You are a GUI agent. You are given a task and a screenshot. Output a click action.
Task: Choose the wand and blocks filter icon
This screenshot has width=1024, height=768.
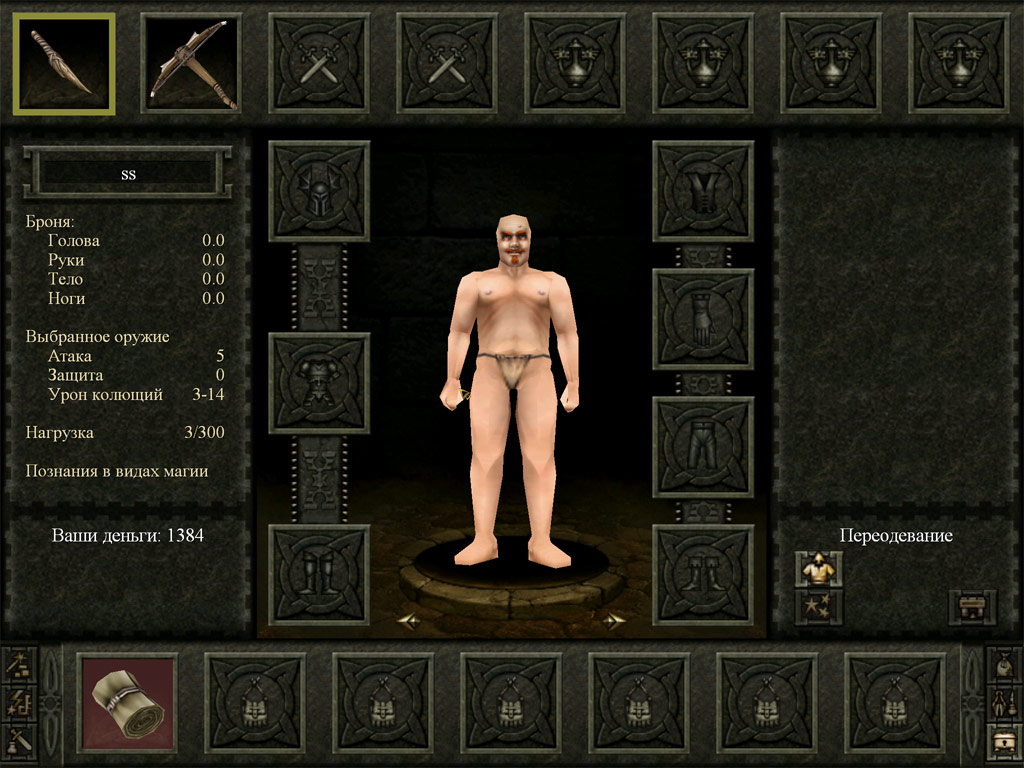coord(19,664)
